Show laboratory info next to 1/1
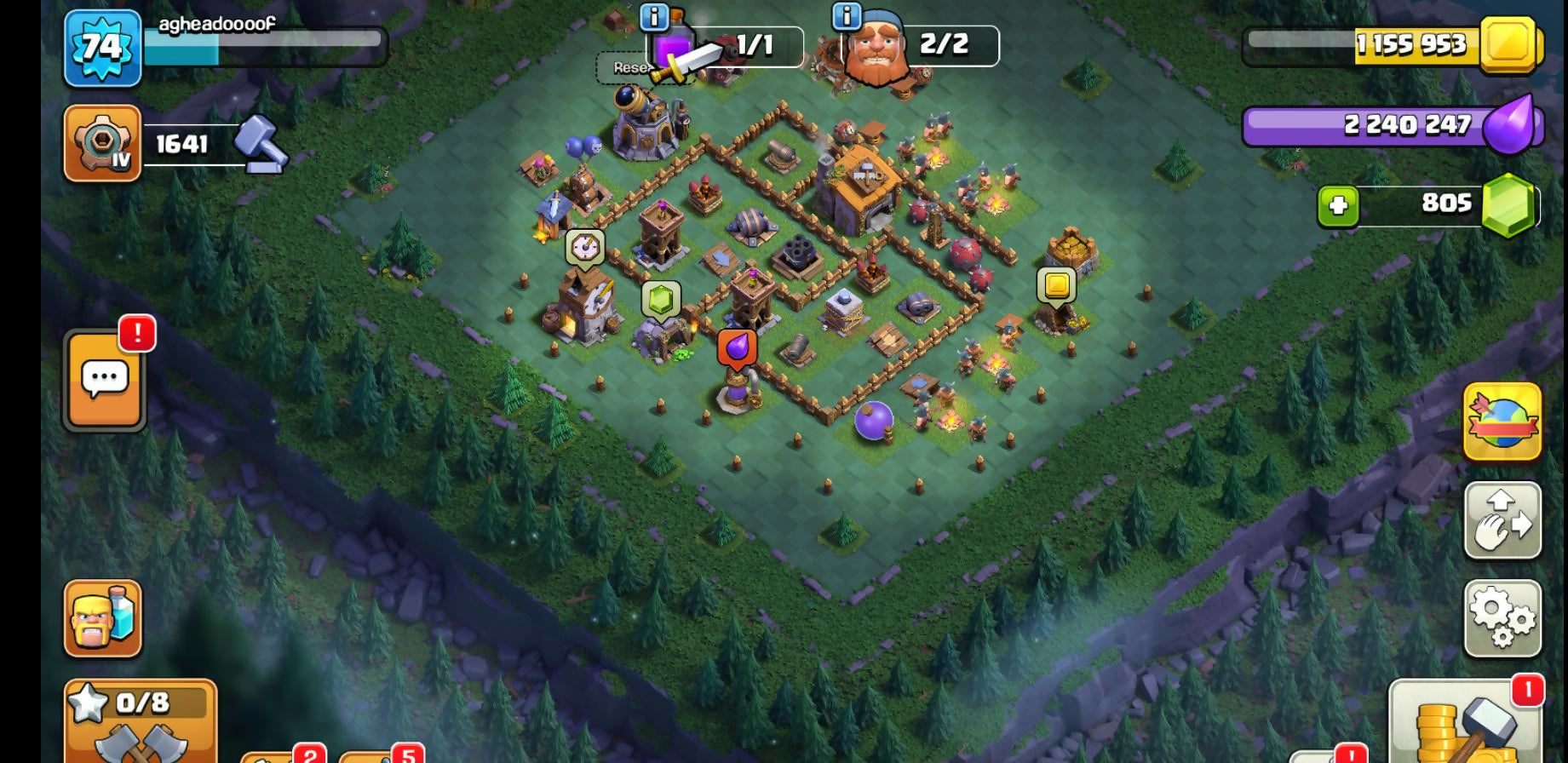This screenshot has height=763, width=1568. pos(654,17)
